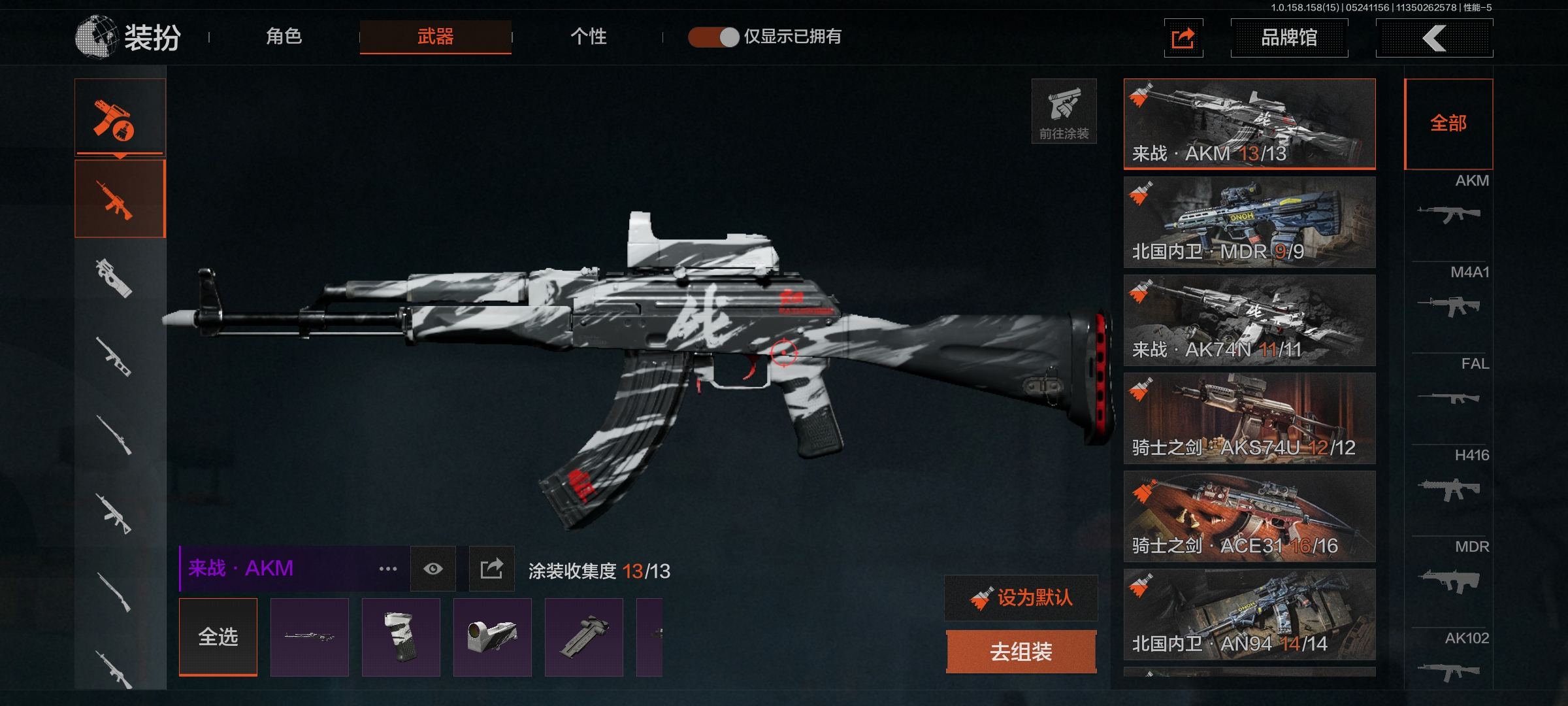Open the 品牌馆 brand hall
Viewport: 1568px width, 706px height.
(1288, 38)
